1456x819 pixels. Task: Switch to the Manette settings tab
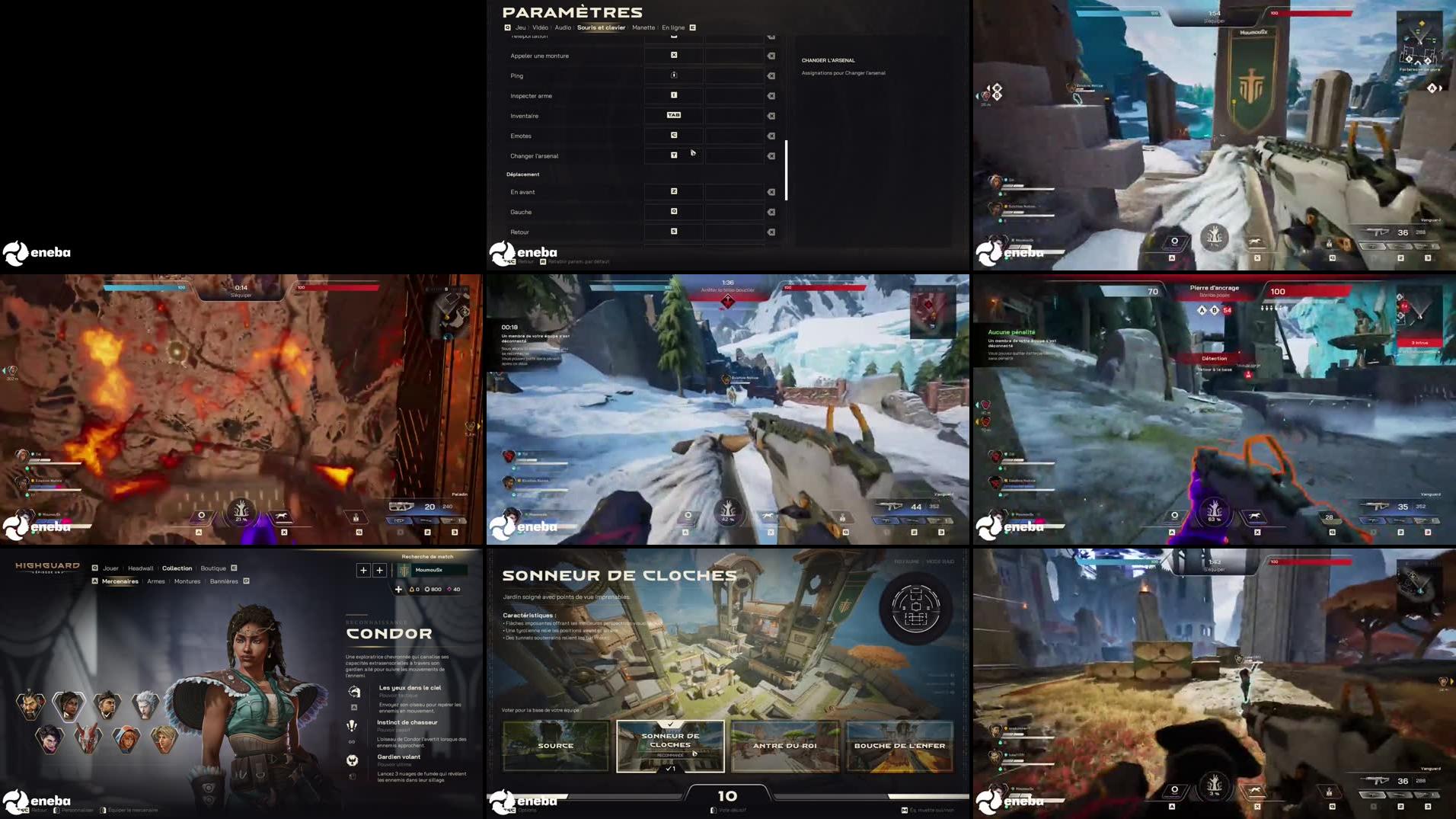[x=643, y=27]
